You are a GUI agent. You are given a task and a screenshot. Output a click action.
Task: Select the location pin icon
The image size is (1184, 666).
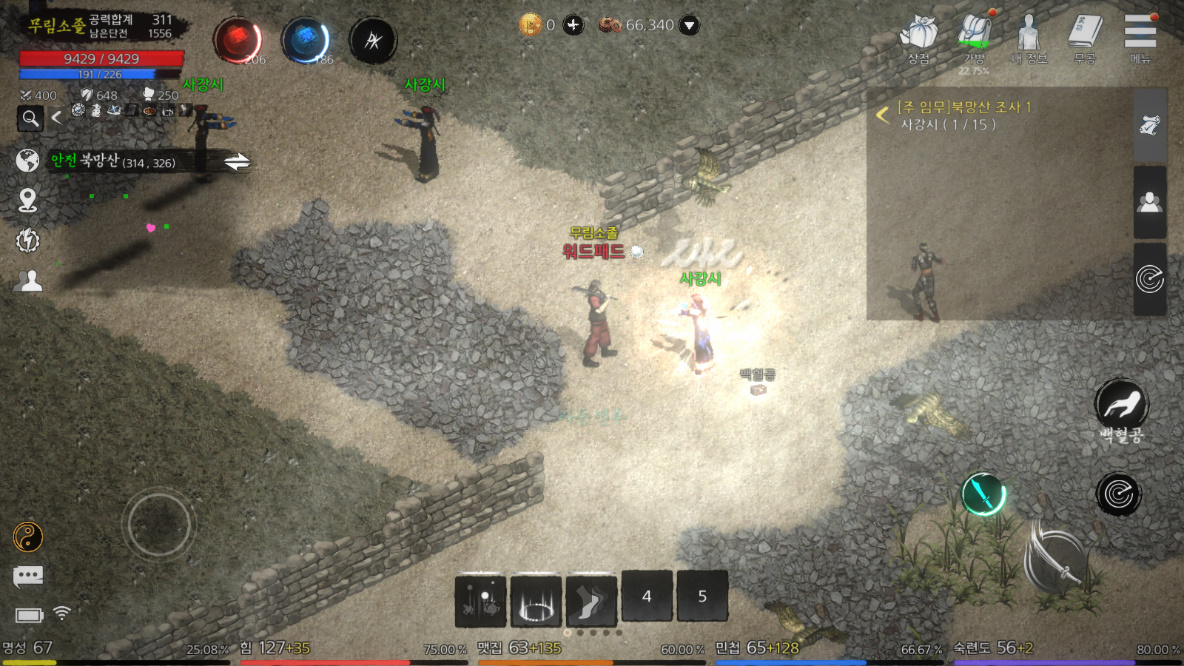(x=28, y=200)
